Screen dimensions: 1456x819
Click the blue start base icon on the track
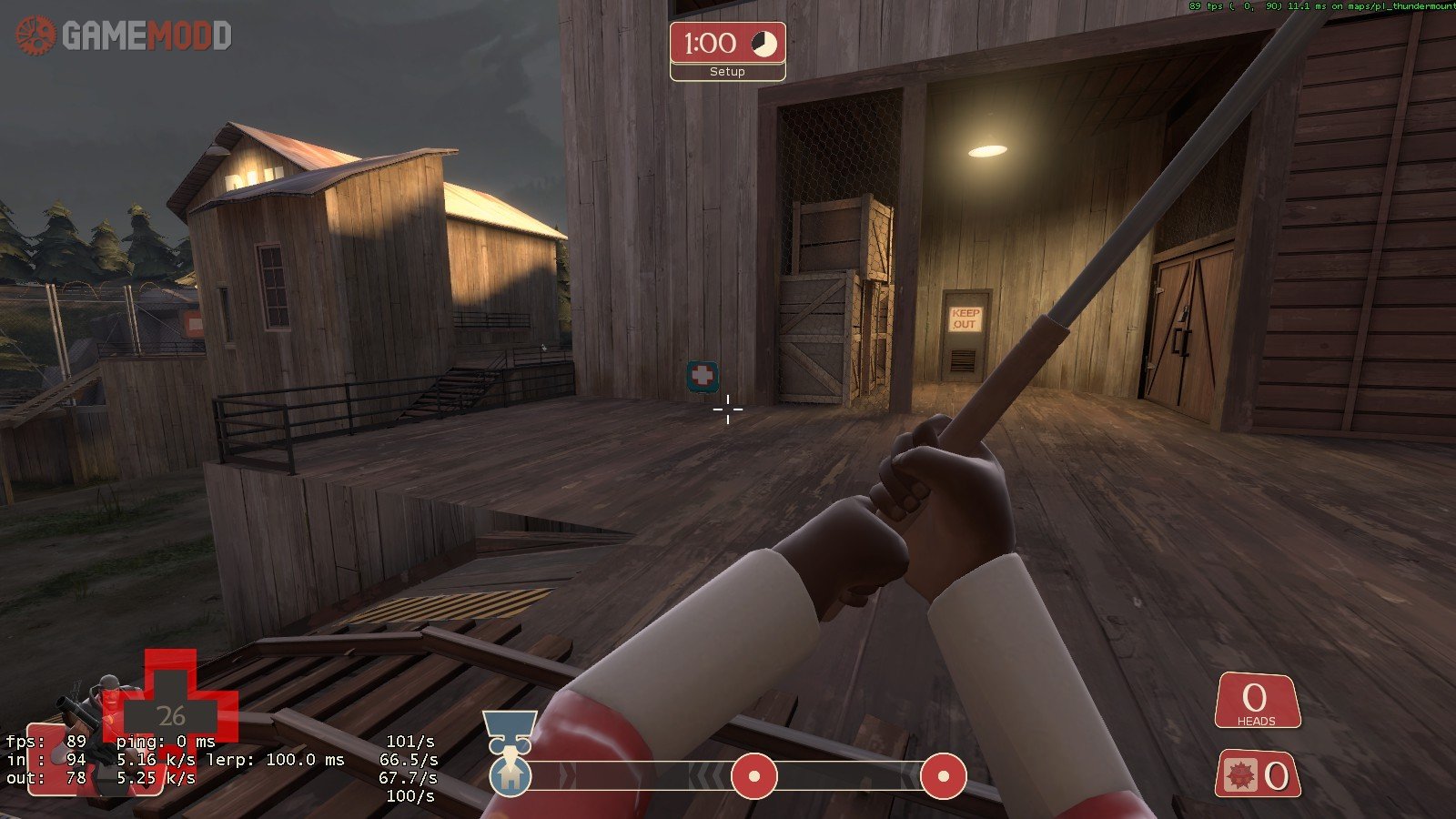511,777
